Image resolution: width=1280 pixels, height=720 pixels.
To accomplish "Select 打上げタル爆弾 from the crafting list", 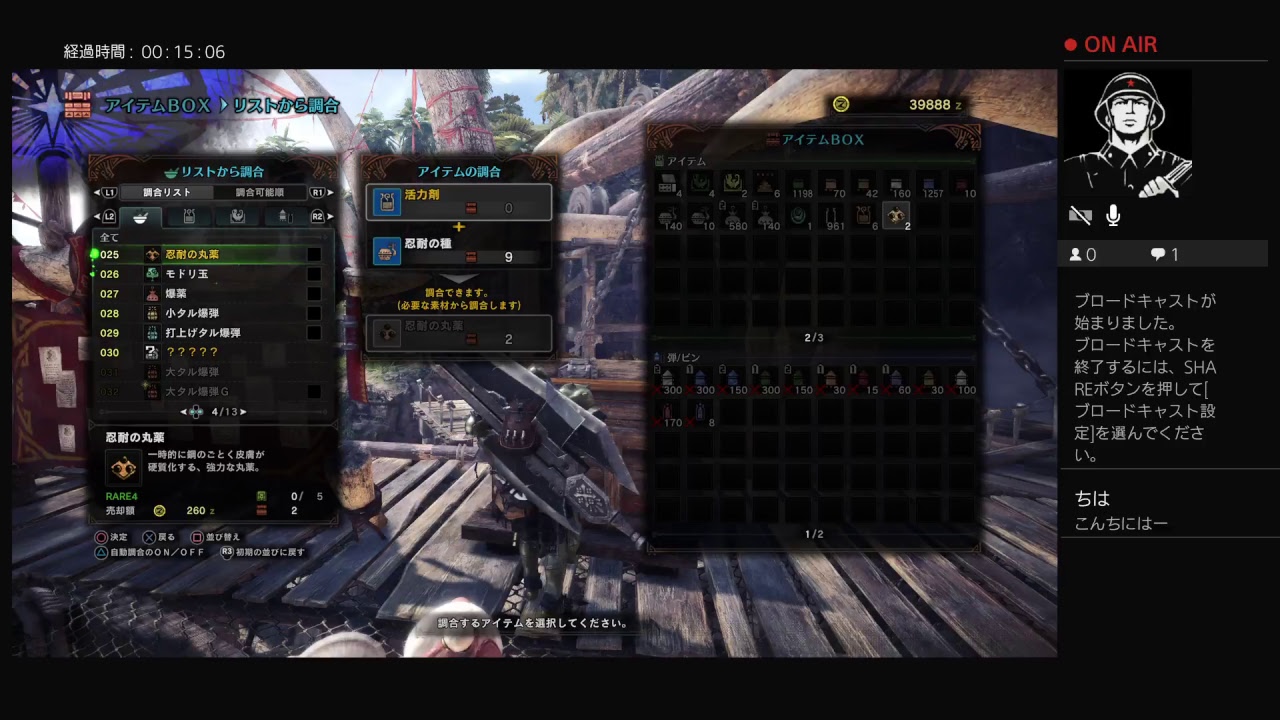I will pyautogui.click(x=202, y=333).
